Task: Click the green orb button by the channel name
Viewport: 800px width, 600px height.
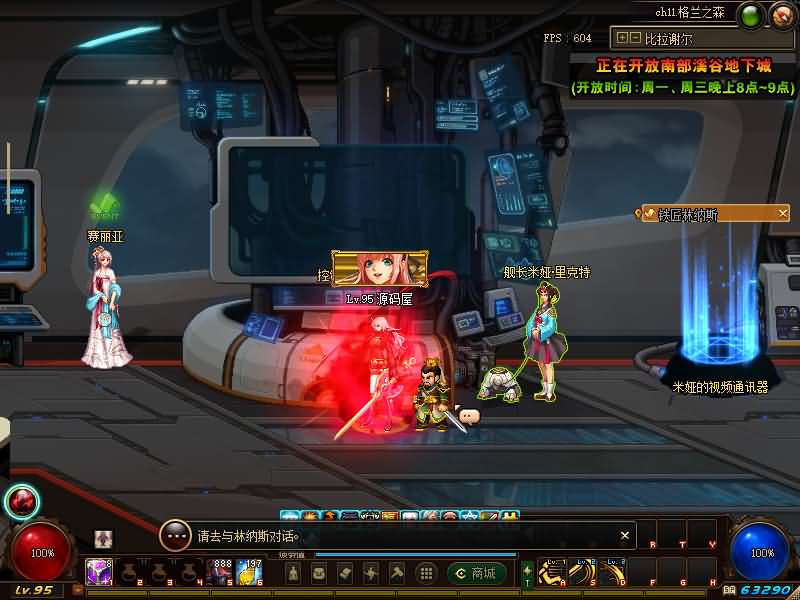Action: (750, 15)
